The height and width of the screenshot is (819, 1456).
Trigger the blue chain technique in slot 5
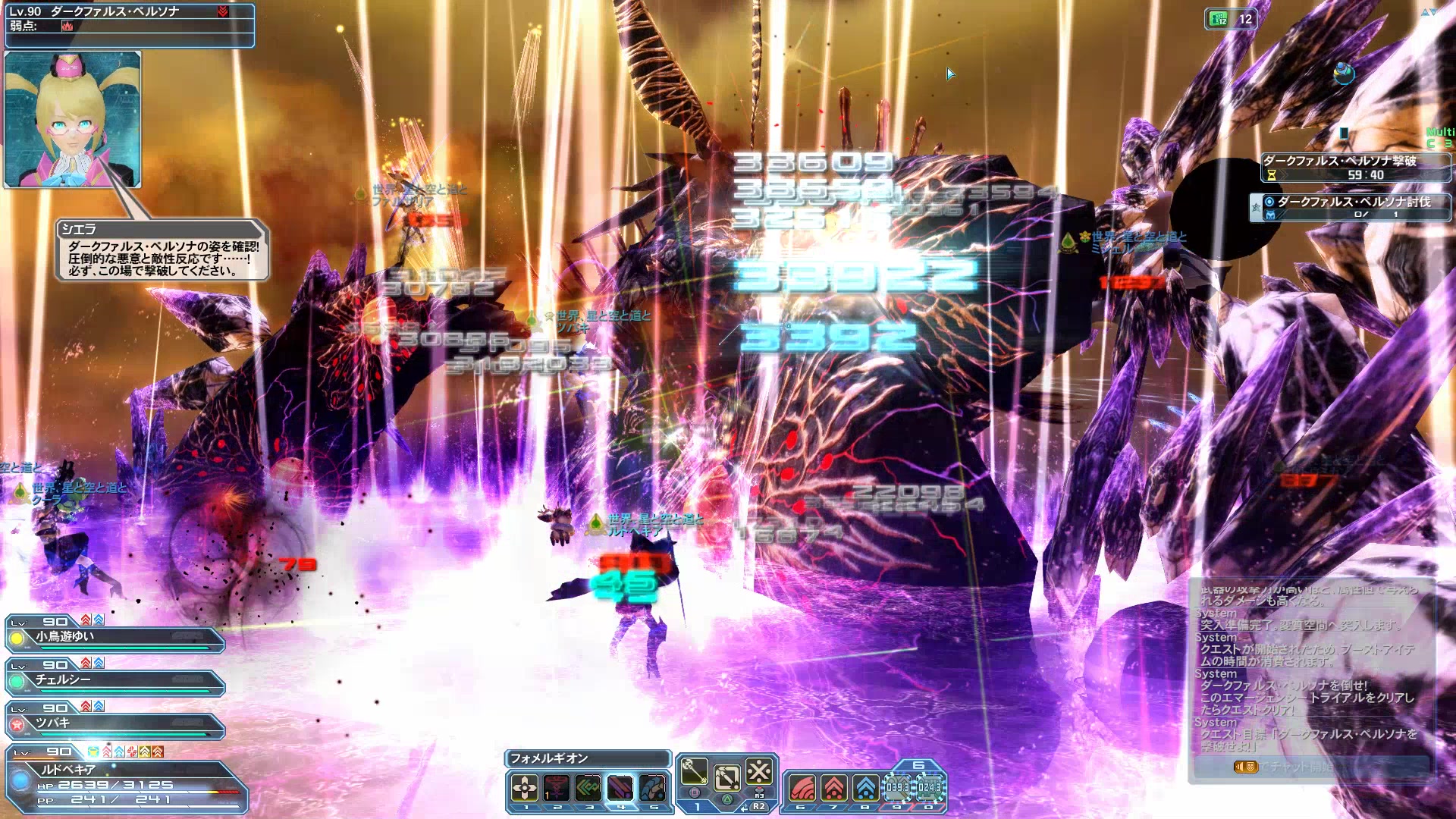652,787
